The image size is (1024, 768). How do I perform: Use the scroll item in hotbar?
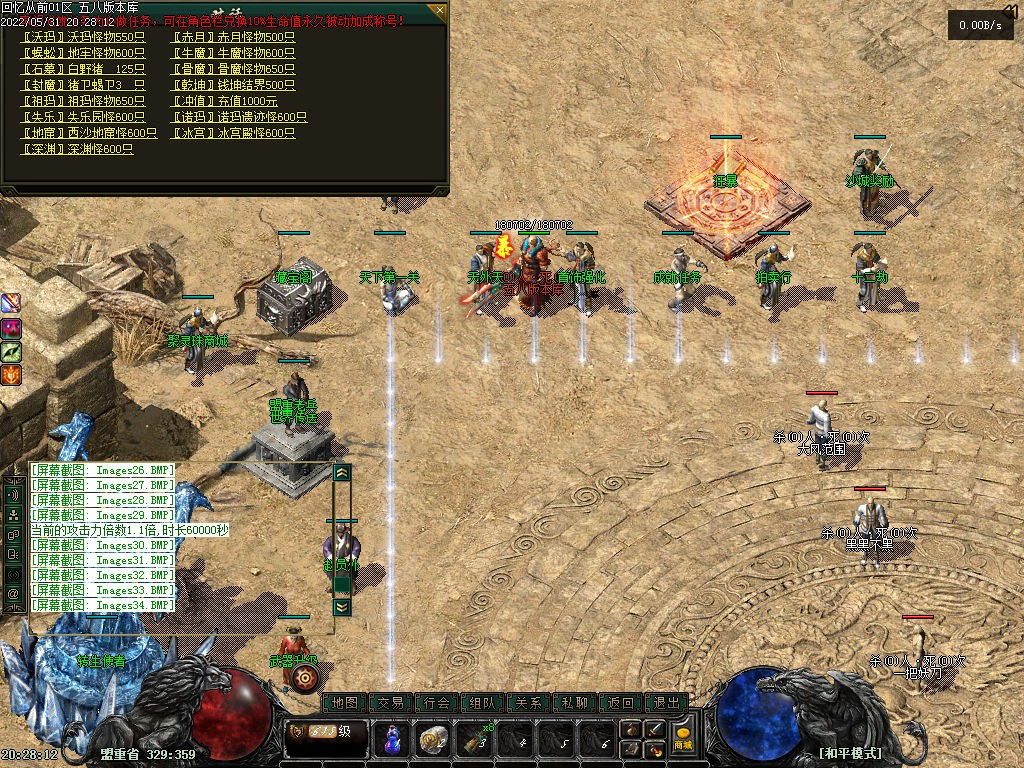point(432,740)
